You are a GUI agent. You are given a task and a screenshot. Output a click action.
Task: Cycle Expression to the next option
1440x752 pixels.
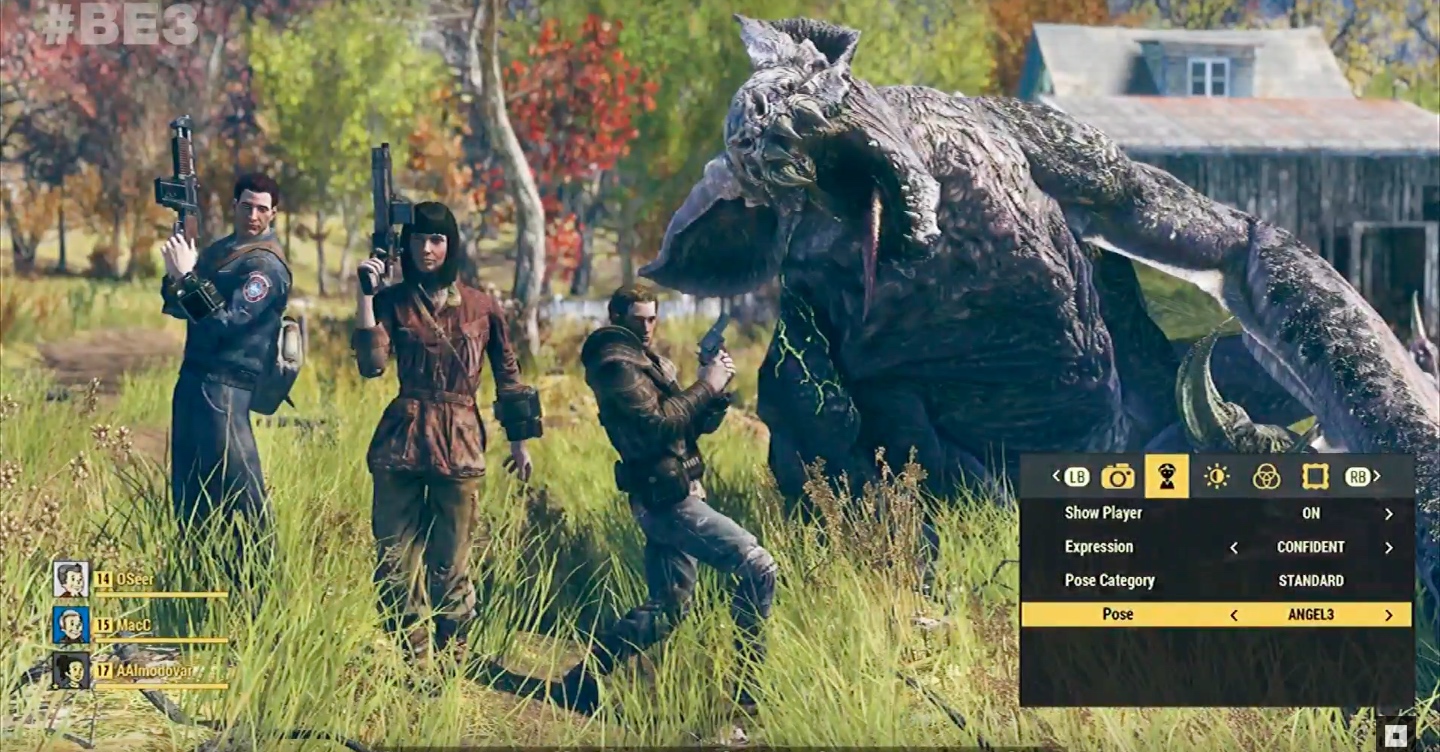[x=1388, y=548]
